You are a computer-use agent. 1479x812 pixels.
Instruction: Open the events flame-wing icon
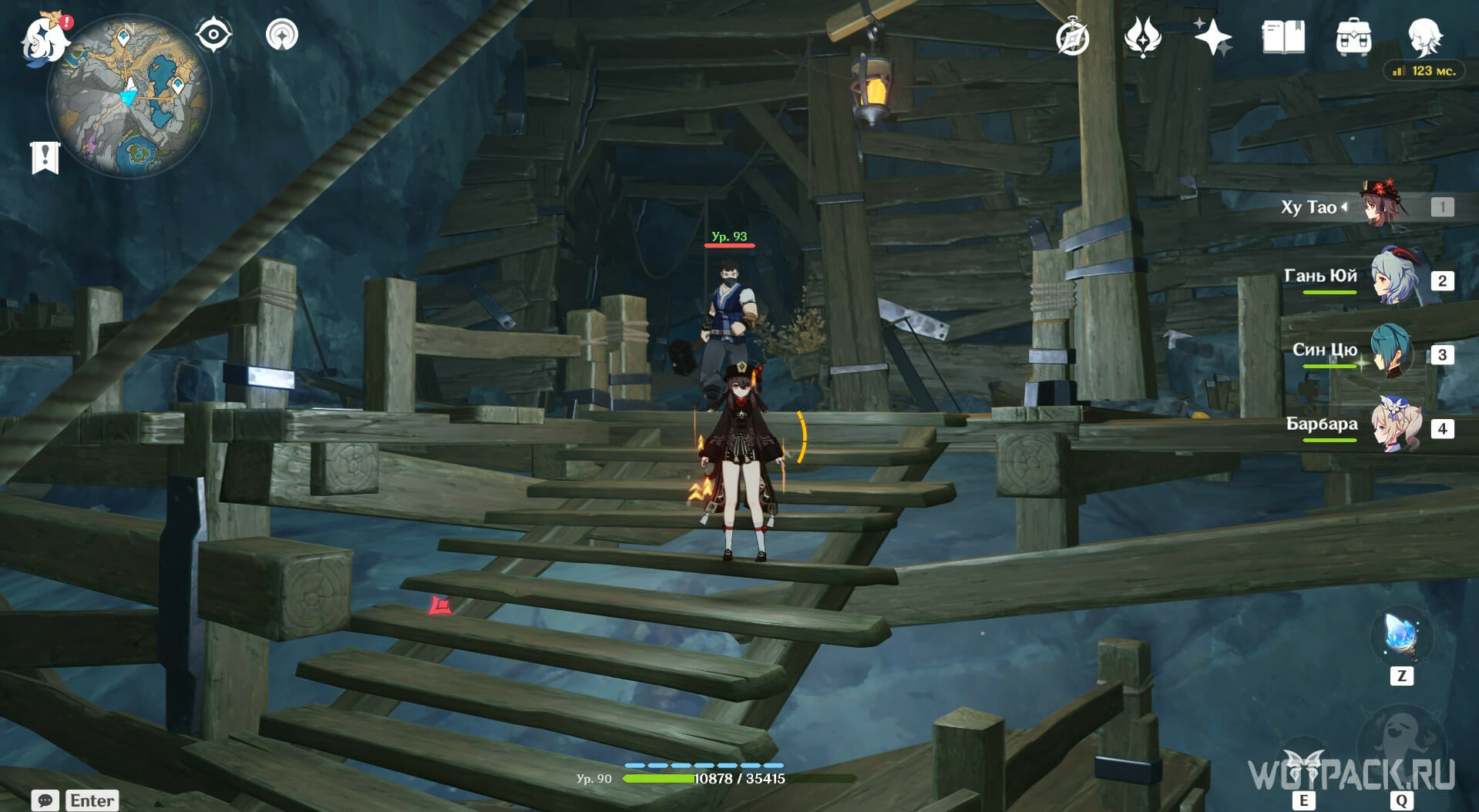coord(1142,37)
